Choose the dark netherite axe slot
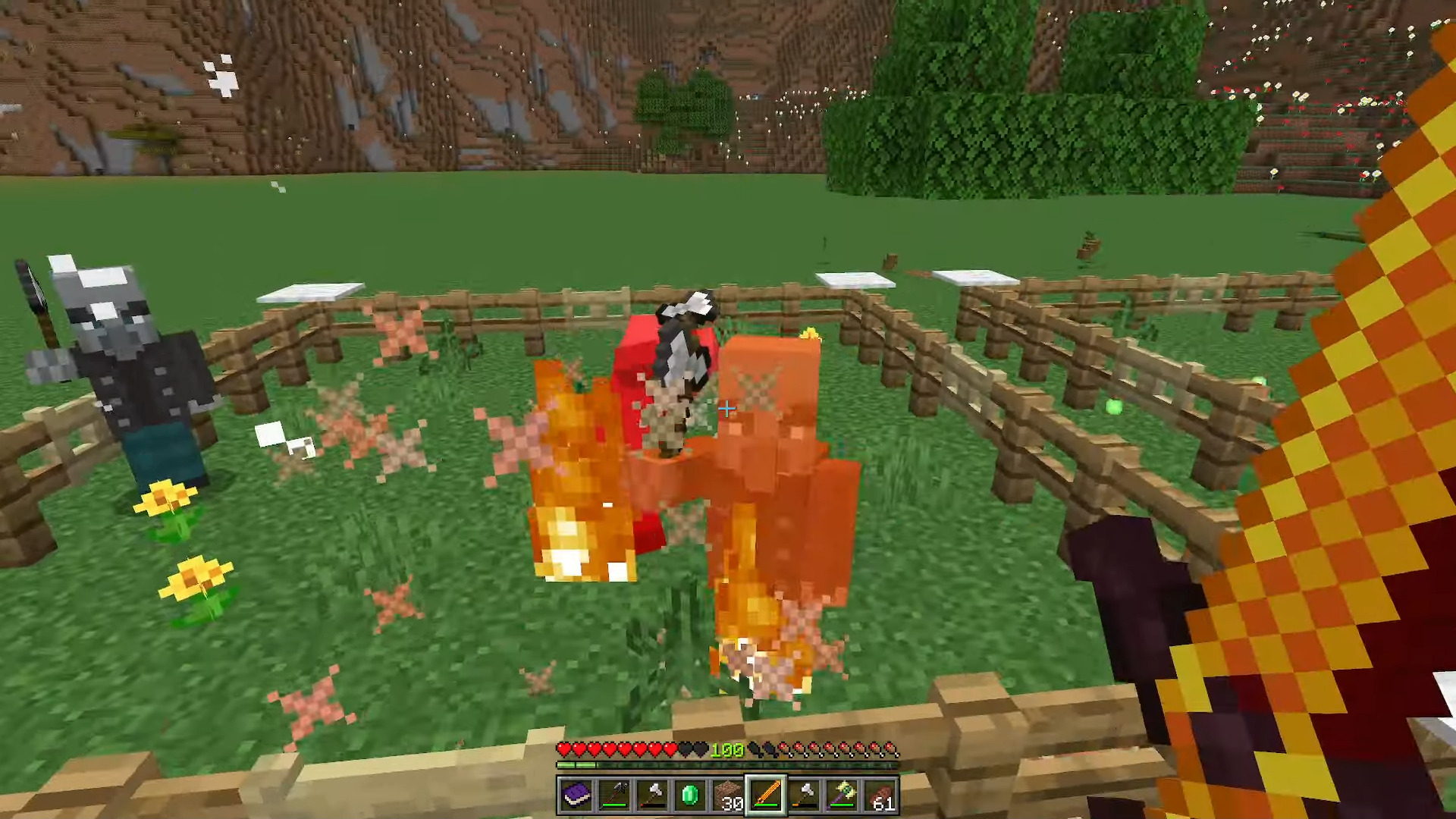This screenshot has height=819, width=1456. click(614, 795)
